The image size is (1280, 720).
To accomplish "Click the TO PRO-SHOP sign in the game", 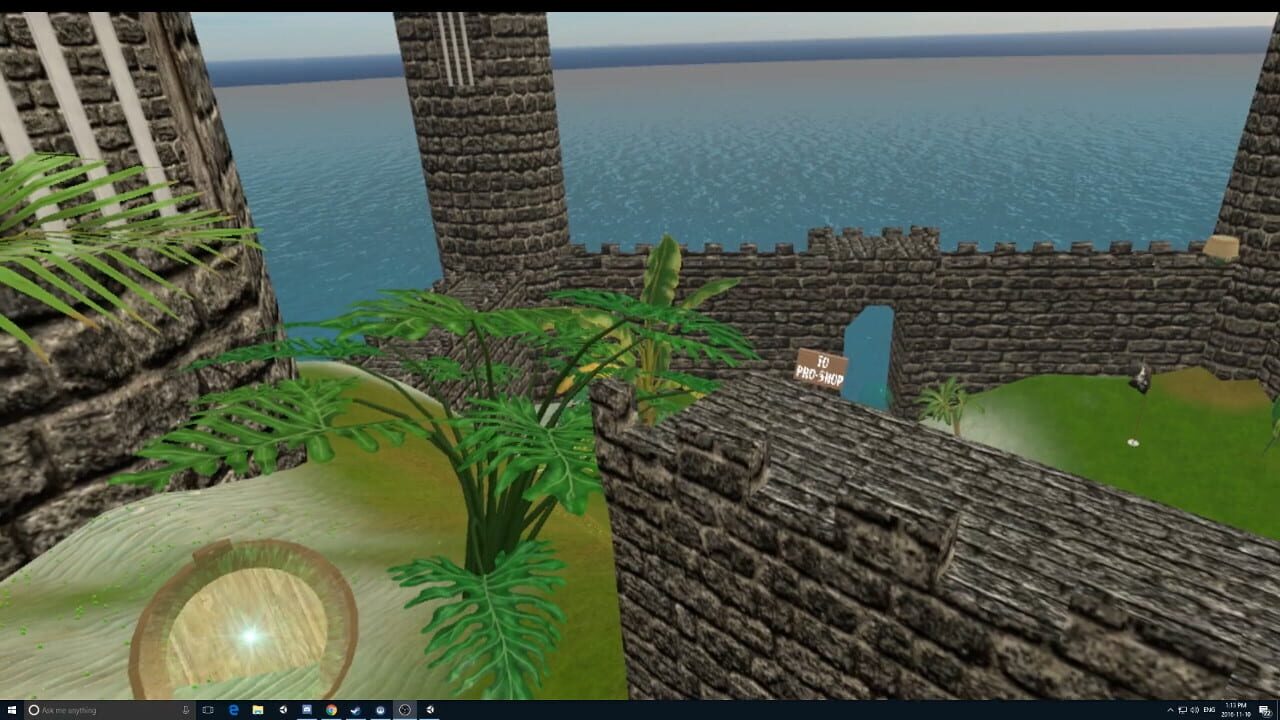I will (821, 370).
